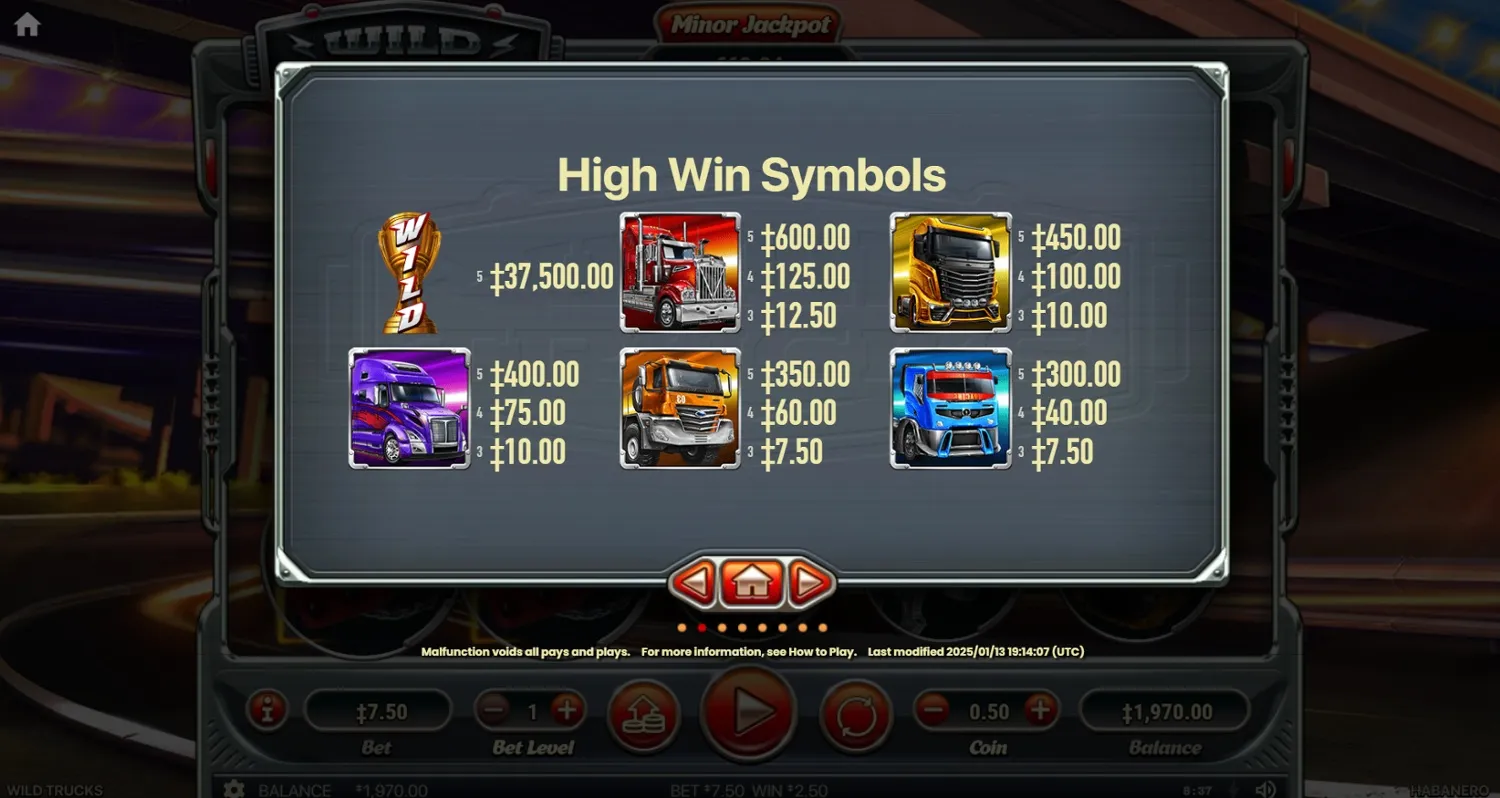Open the paytable info with the "i" icon
Viewport: 1500px width, 798px height.
266,712
